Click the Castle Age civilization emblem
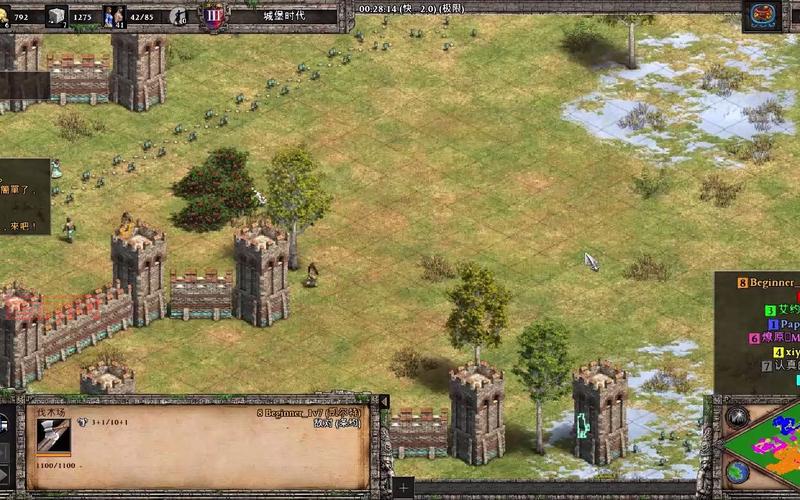The image size is (800, 500). [x=213, y=15]
